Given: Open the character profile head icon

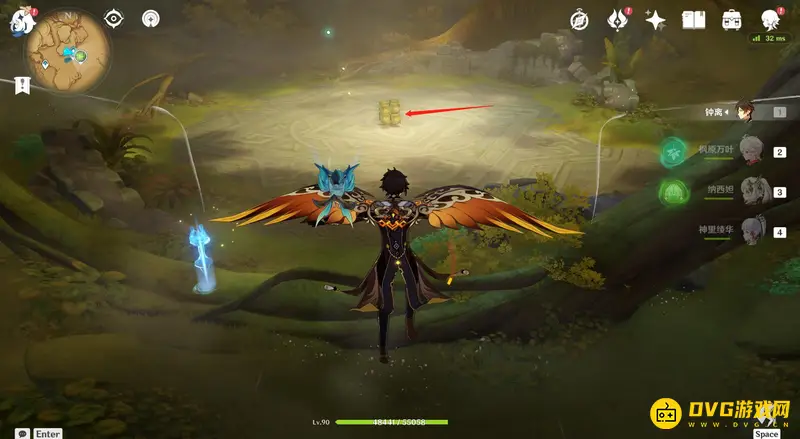Looking at the screenshot, I should coord(770,19).
